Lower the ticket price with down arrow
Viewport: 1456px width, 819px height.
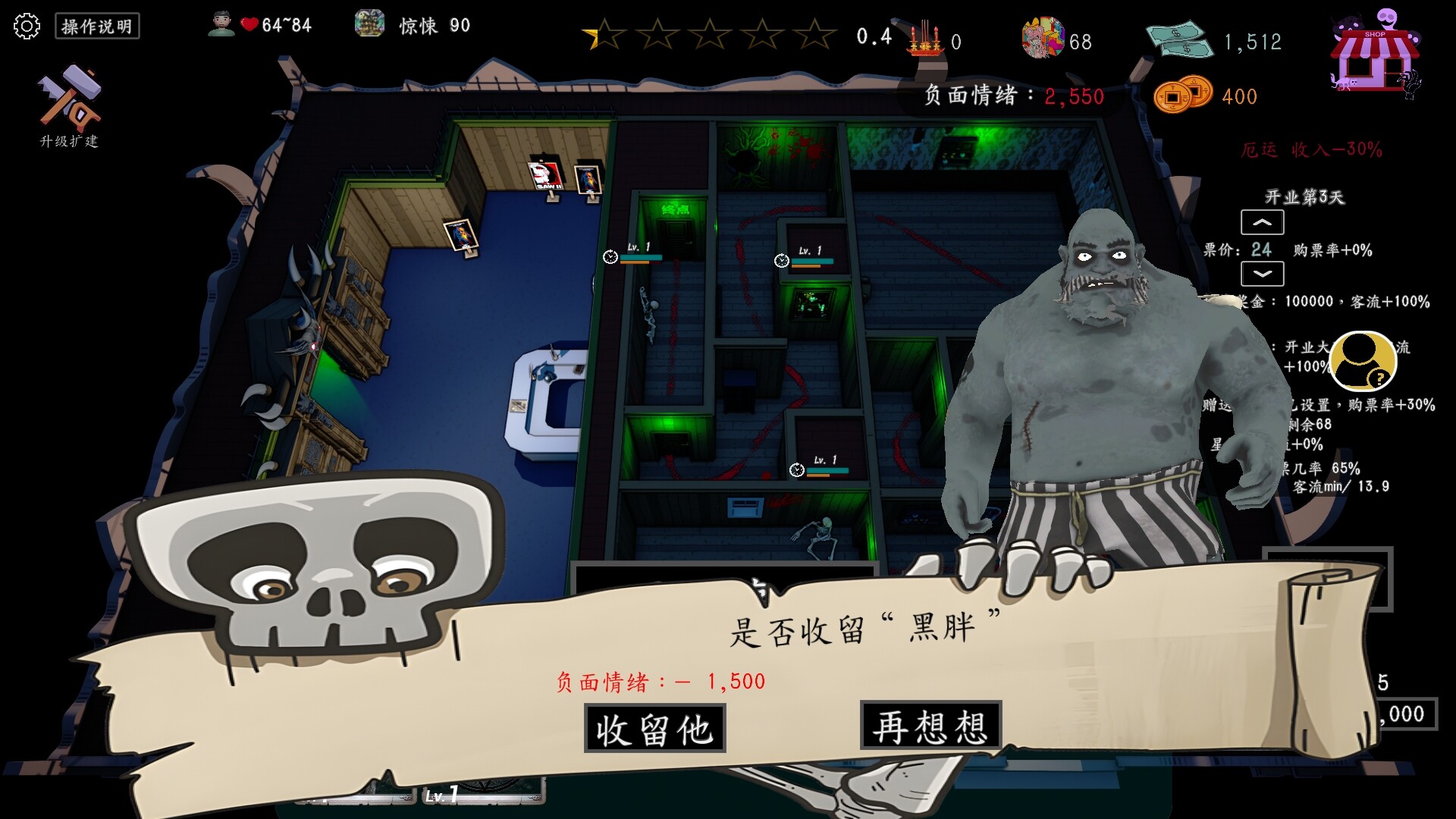1262,275
